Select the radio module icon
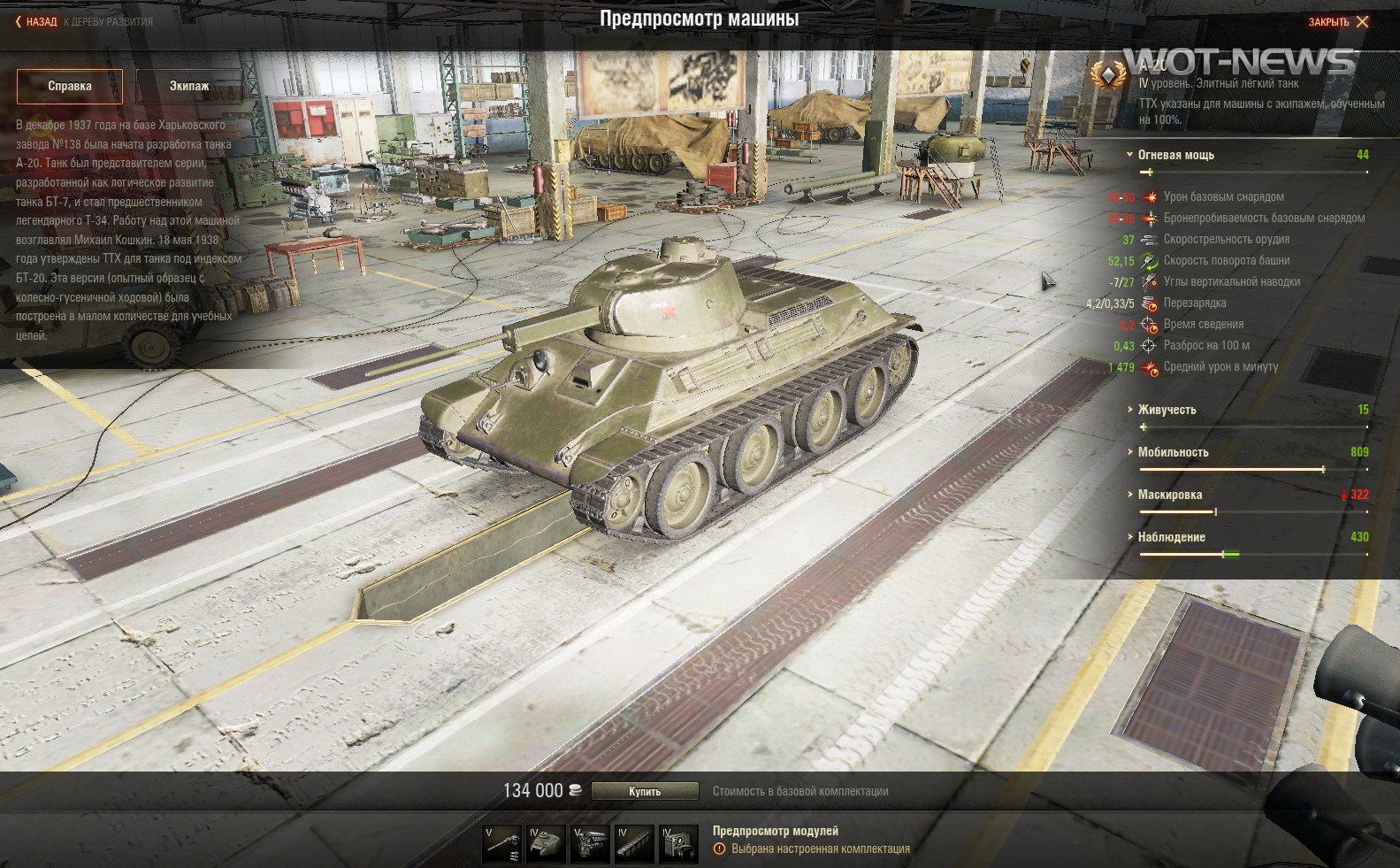The height and width of the screenshot is (868, 1400). pos(678,844)
